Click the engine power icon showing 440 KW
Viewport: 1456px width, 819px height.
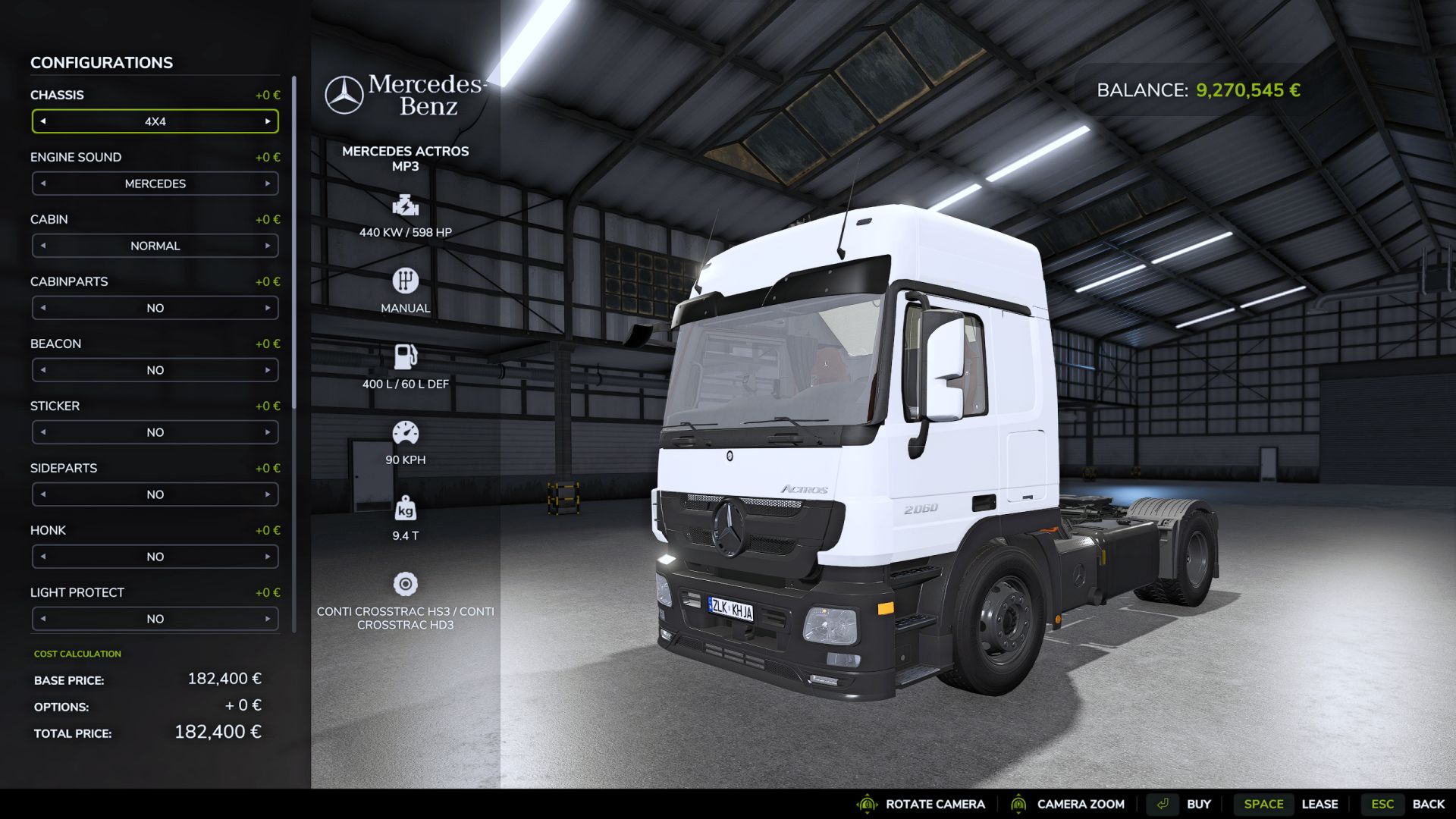coord(405,206)
